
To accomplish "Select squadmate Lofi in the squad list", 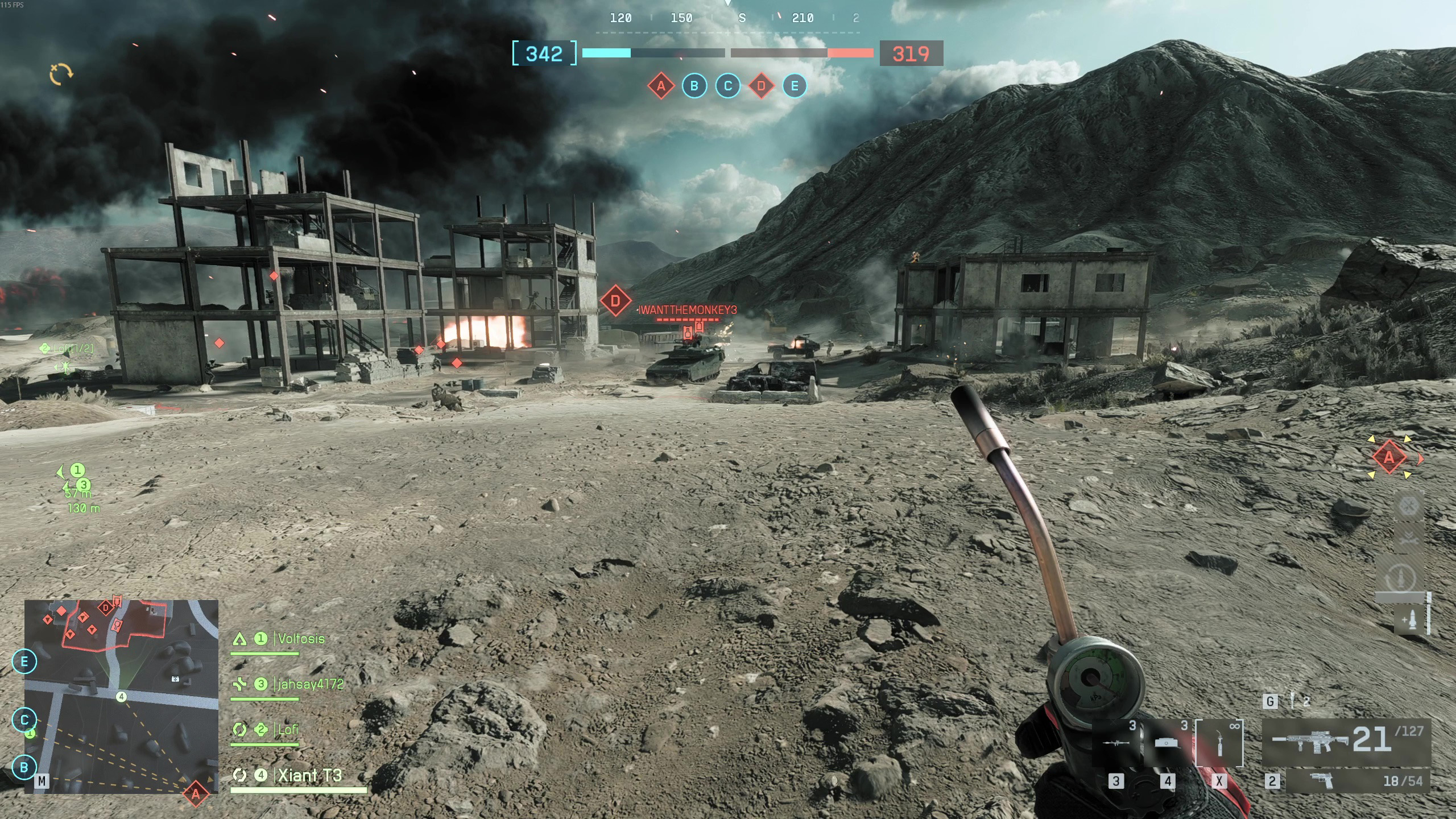I will (288, 730).
